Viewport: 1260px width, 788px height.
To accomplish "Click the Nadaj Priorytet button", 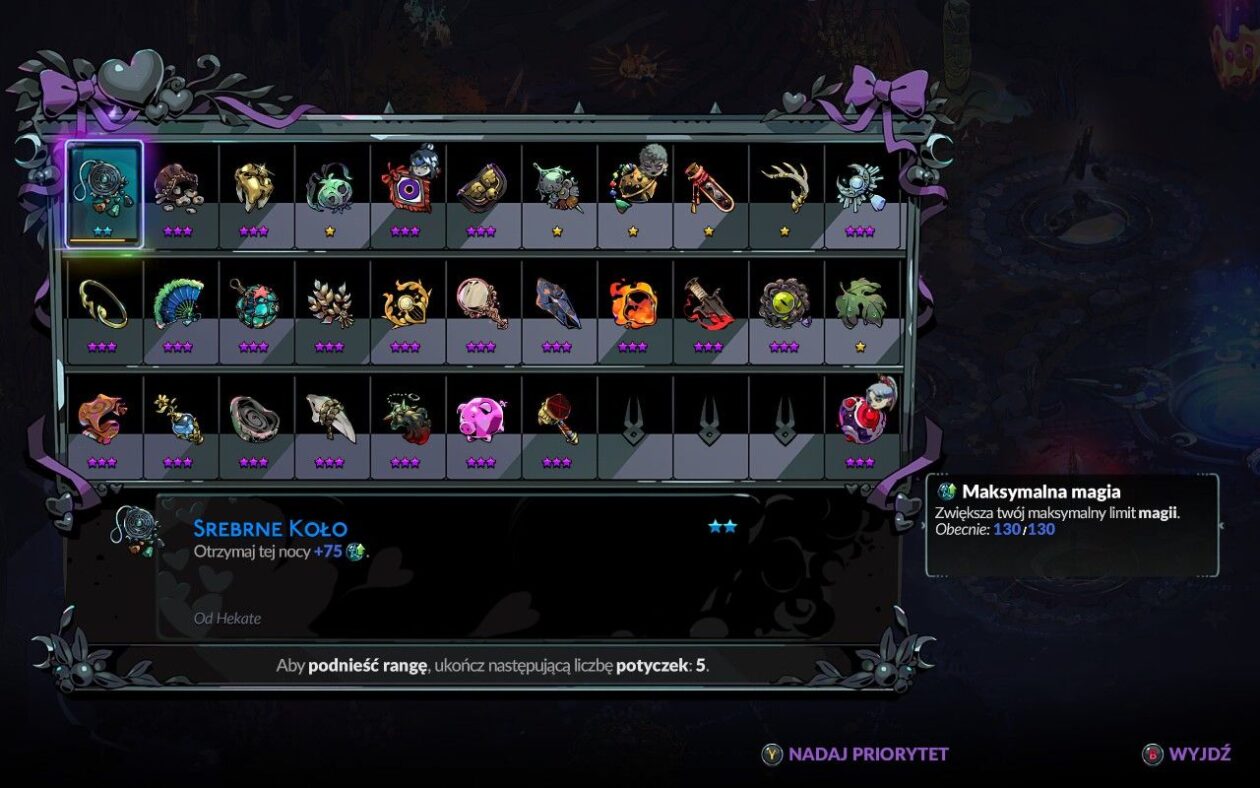I will coord(856,754).
